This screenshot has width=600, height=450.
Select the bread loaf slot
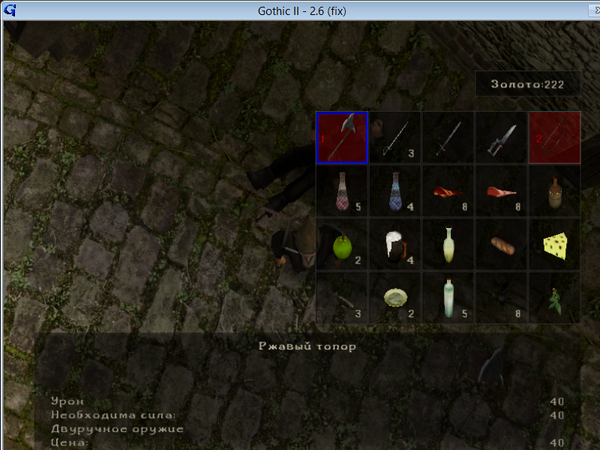pos(501,243)
